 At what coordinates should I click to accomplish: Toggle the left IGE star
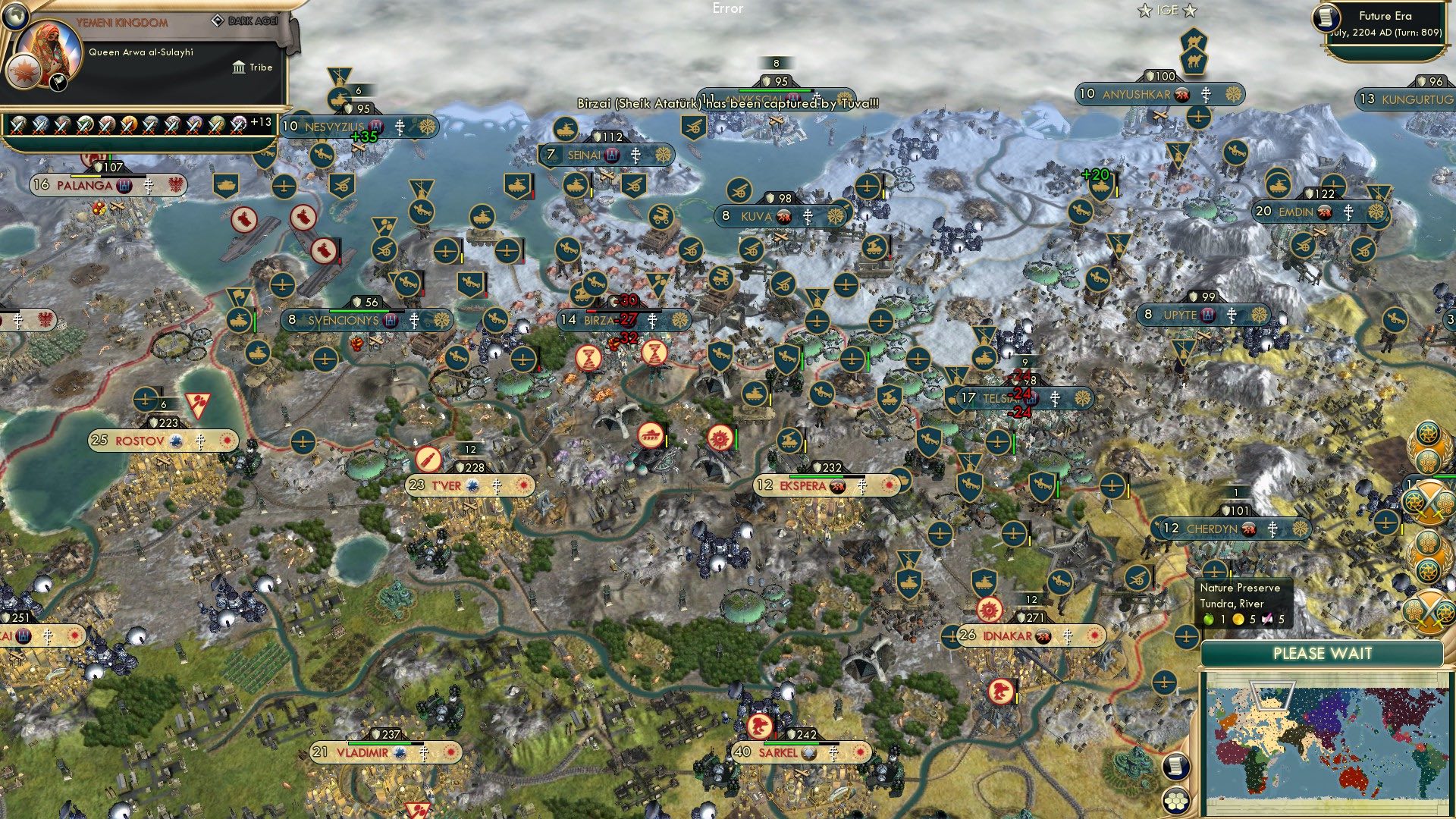click(x=1144, y=11)
